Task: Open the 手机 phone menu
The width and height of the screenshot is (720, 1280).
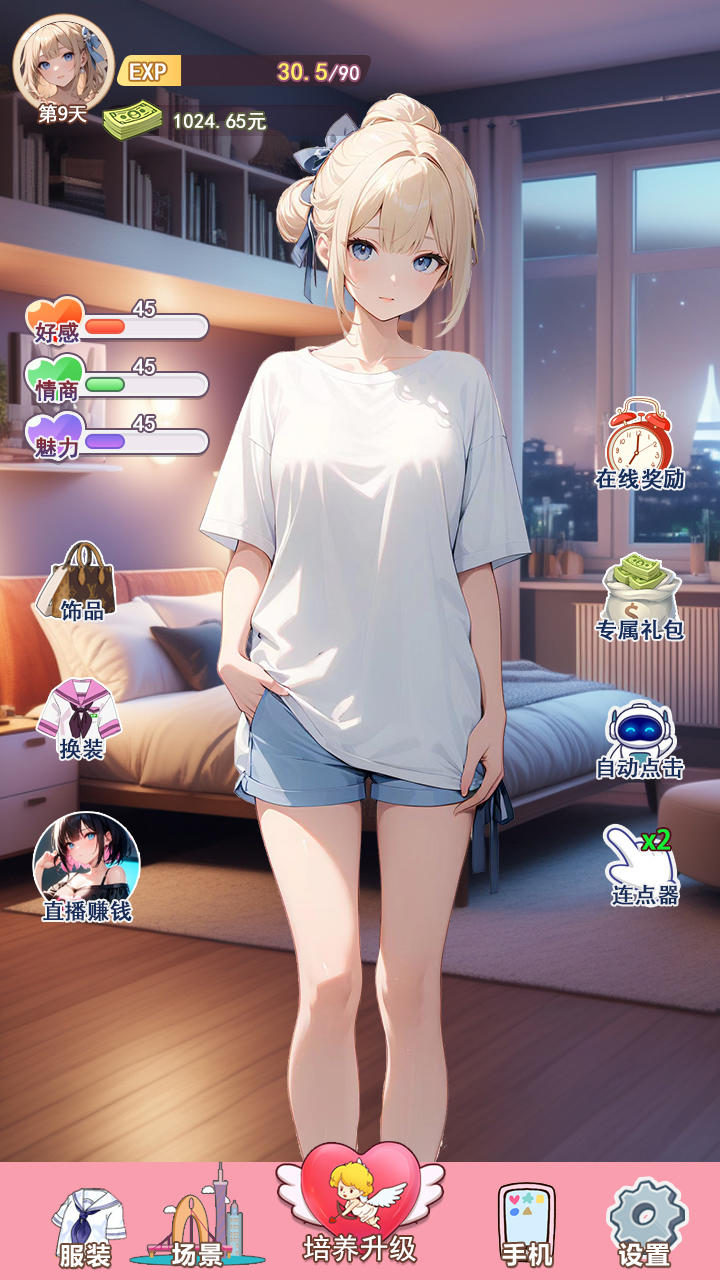Action: 526,1224
